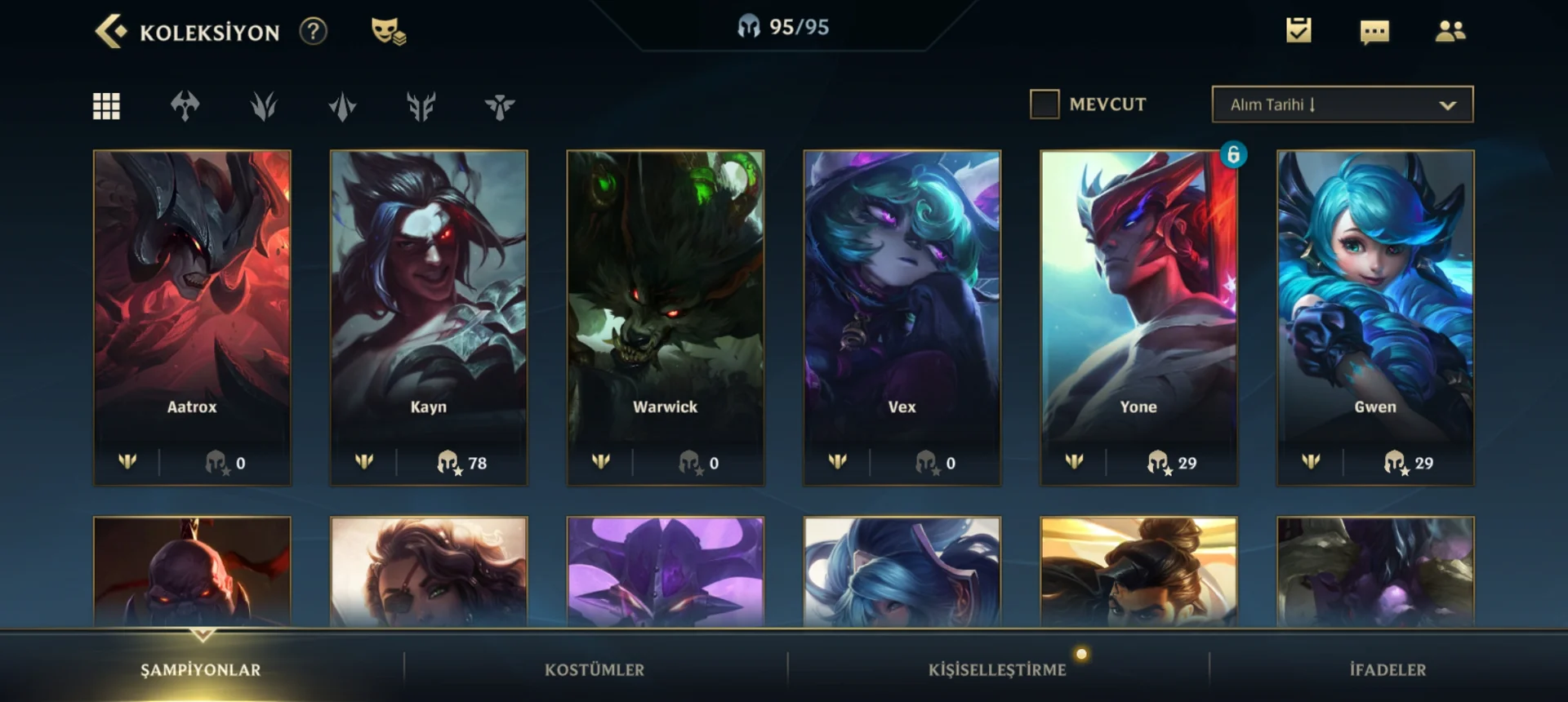The width and height of the screenshot is (1568, 702).
Task: Choose the Warwick champion card
Action: coord(666,317)
